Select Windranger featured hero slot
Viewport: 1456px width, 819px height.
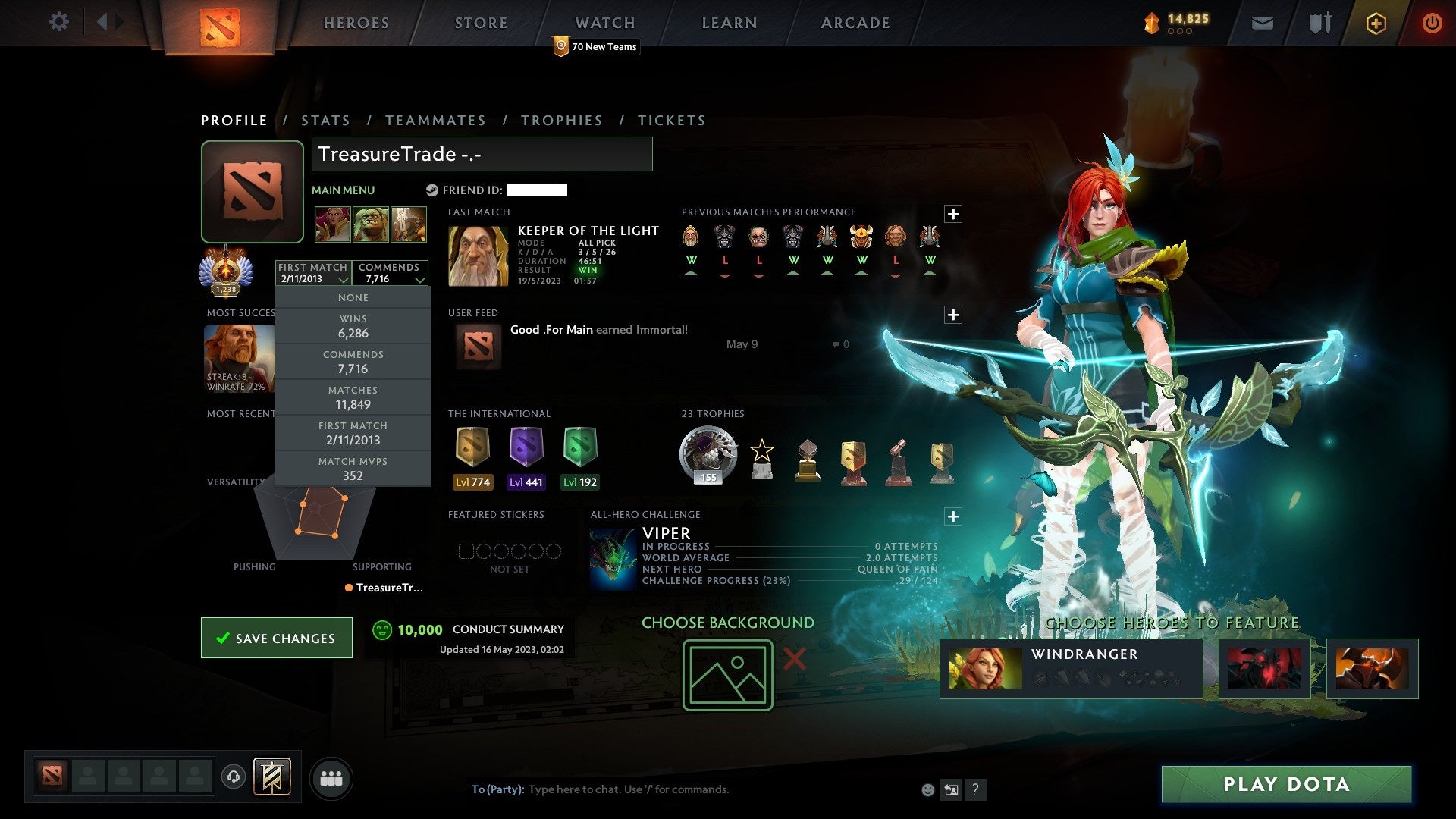[1071, 669]
